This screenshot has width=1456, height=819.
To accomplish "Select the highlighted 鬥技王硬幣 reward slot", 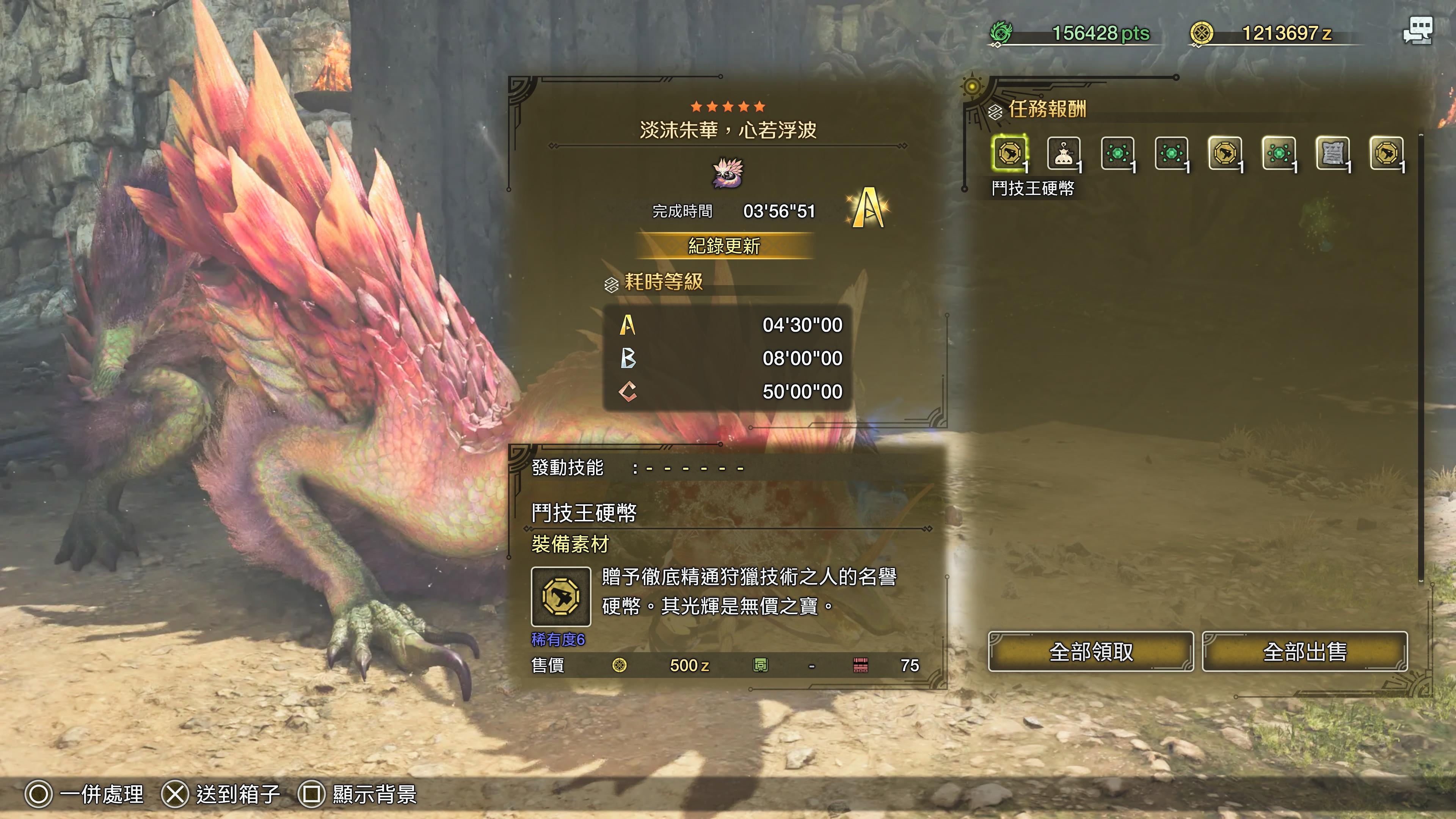I will pyautogui.click(x=1009, y=153).
